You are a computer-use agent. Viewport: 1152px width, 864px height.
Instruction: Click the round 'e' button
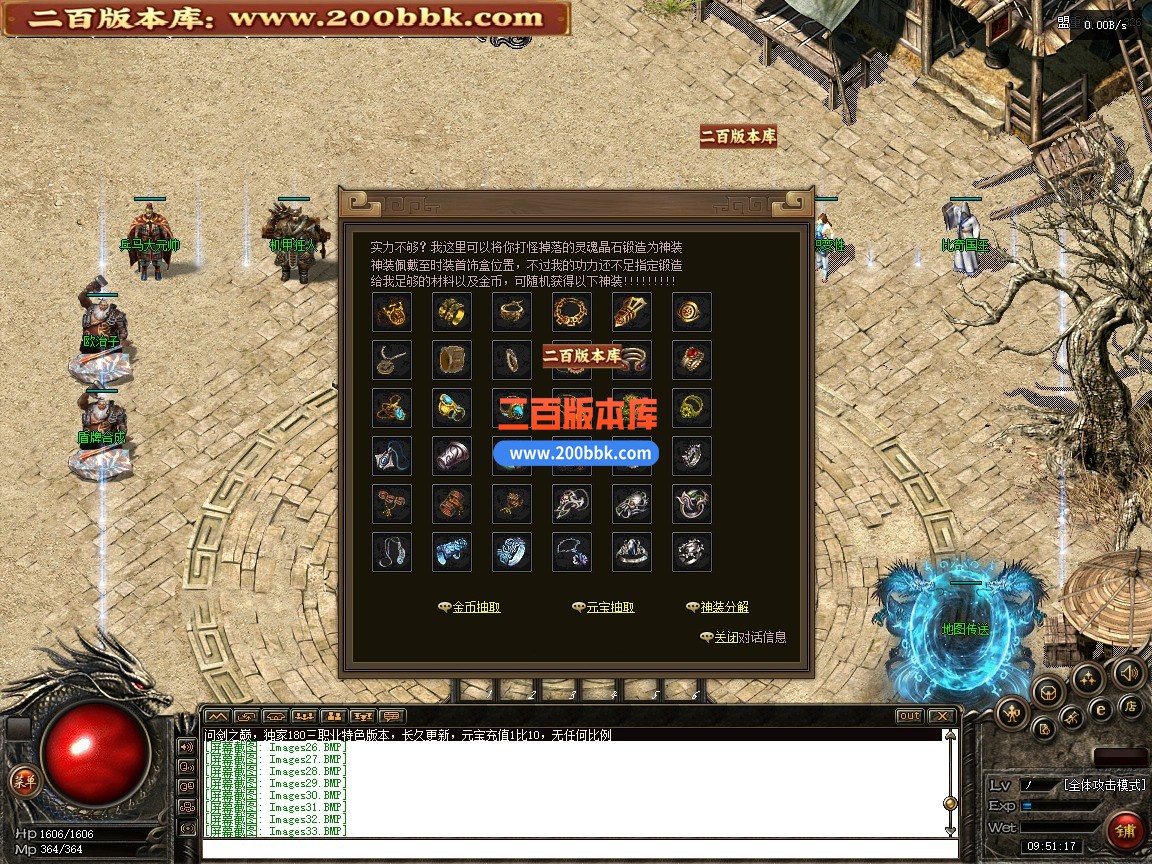pyautogui.click(x=1101, y=709)
